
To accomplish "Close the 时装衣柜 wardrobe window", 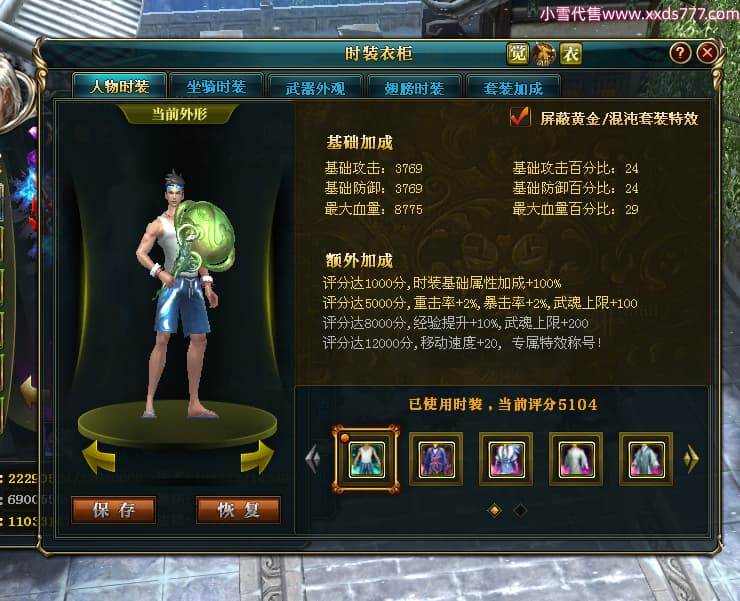I will (x=707, y=53).
